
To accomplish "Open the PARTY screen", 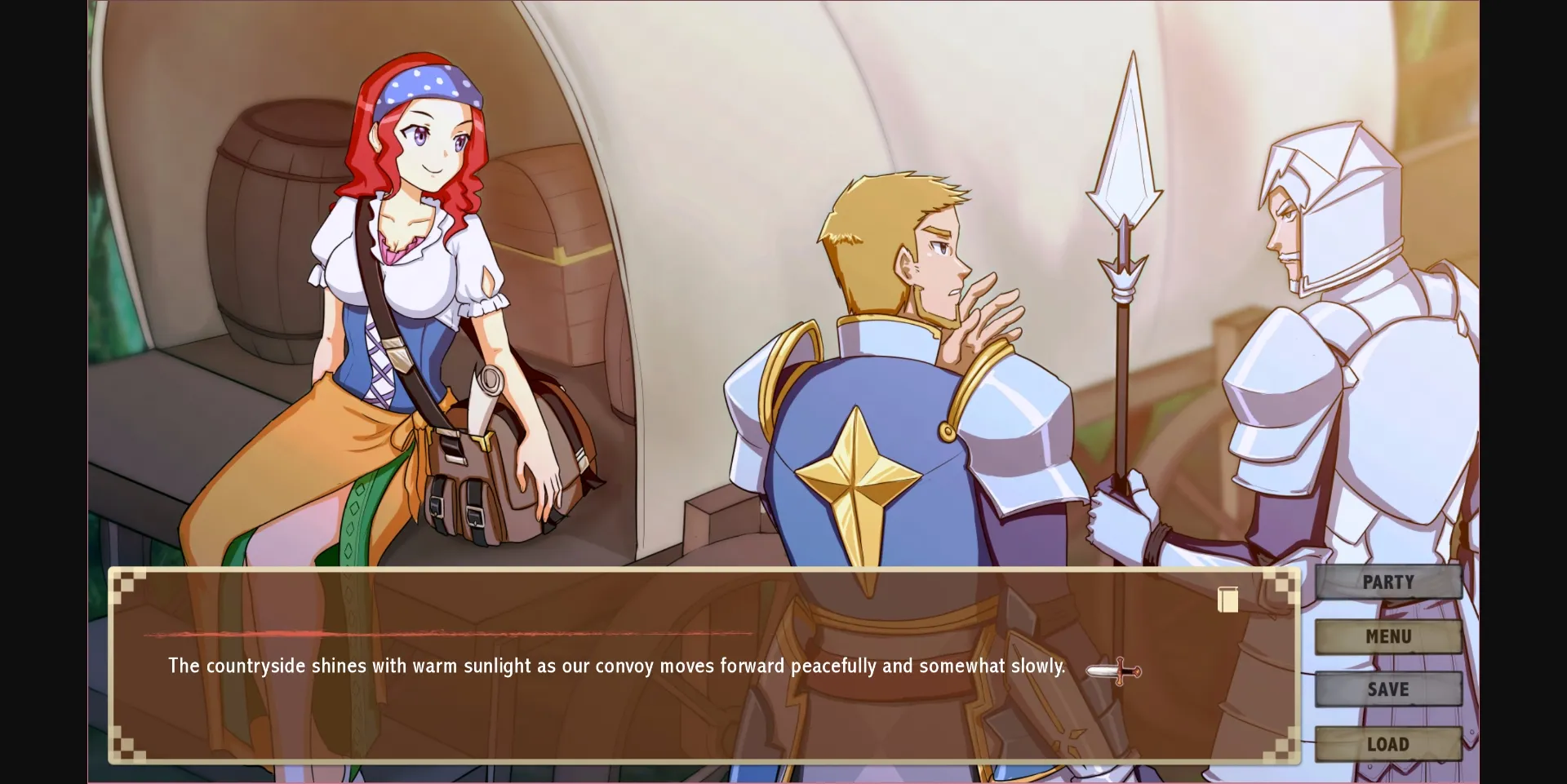I will [1387, 582].
